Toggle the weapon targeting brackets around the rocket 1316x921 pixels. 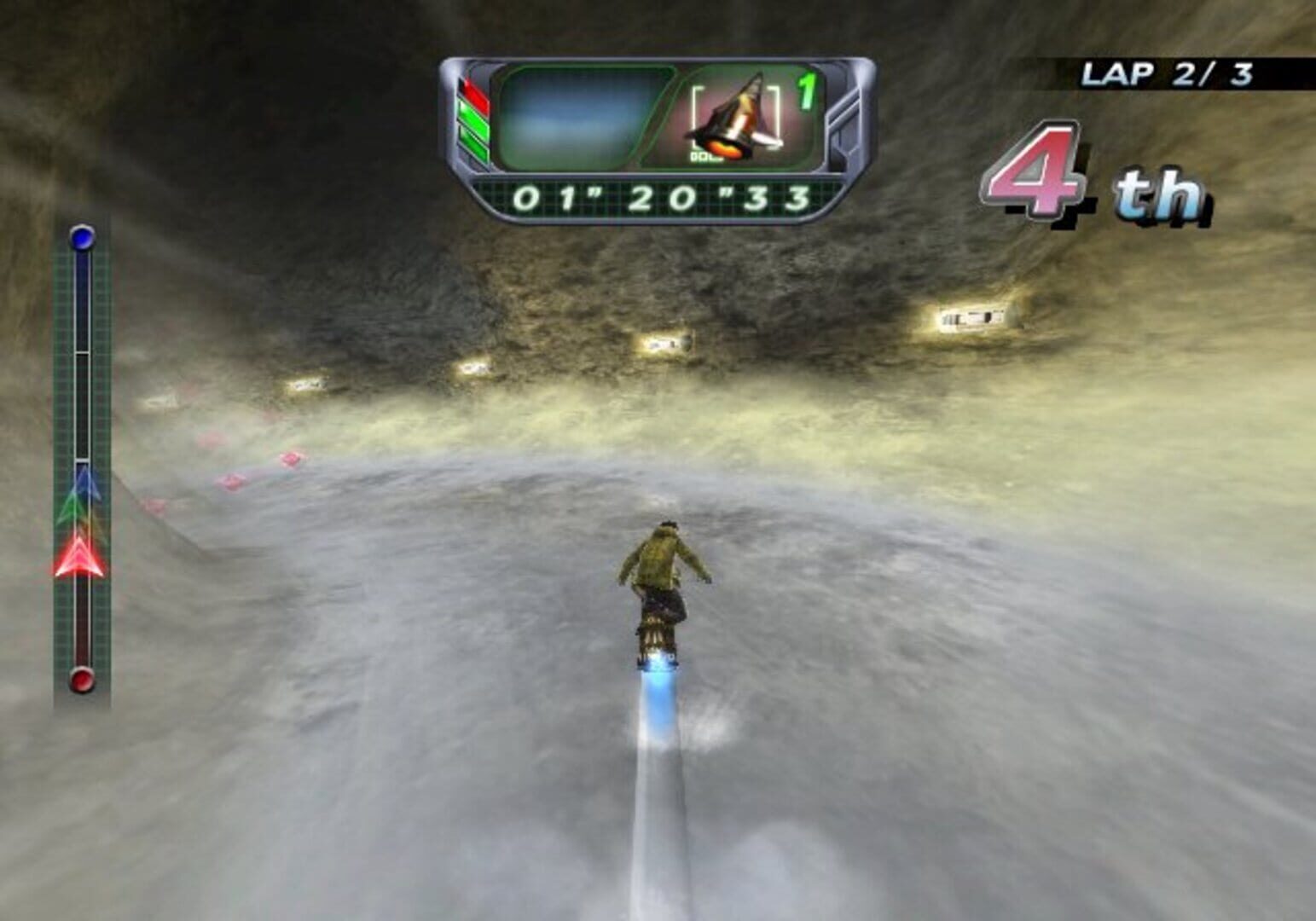tap(735, 119)
